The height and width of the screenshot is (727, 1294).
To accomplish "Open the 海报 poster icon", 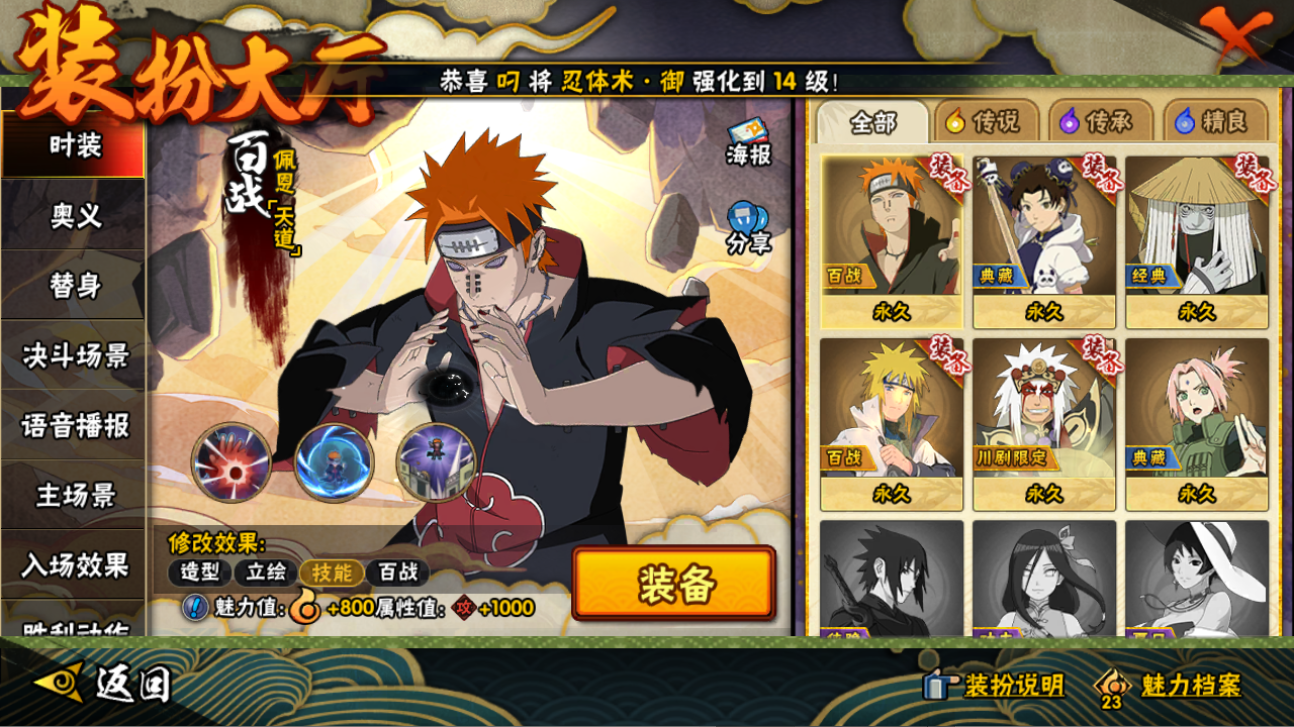I will click(x=748, y=142).
